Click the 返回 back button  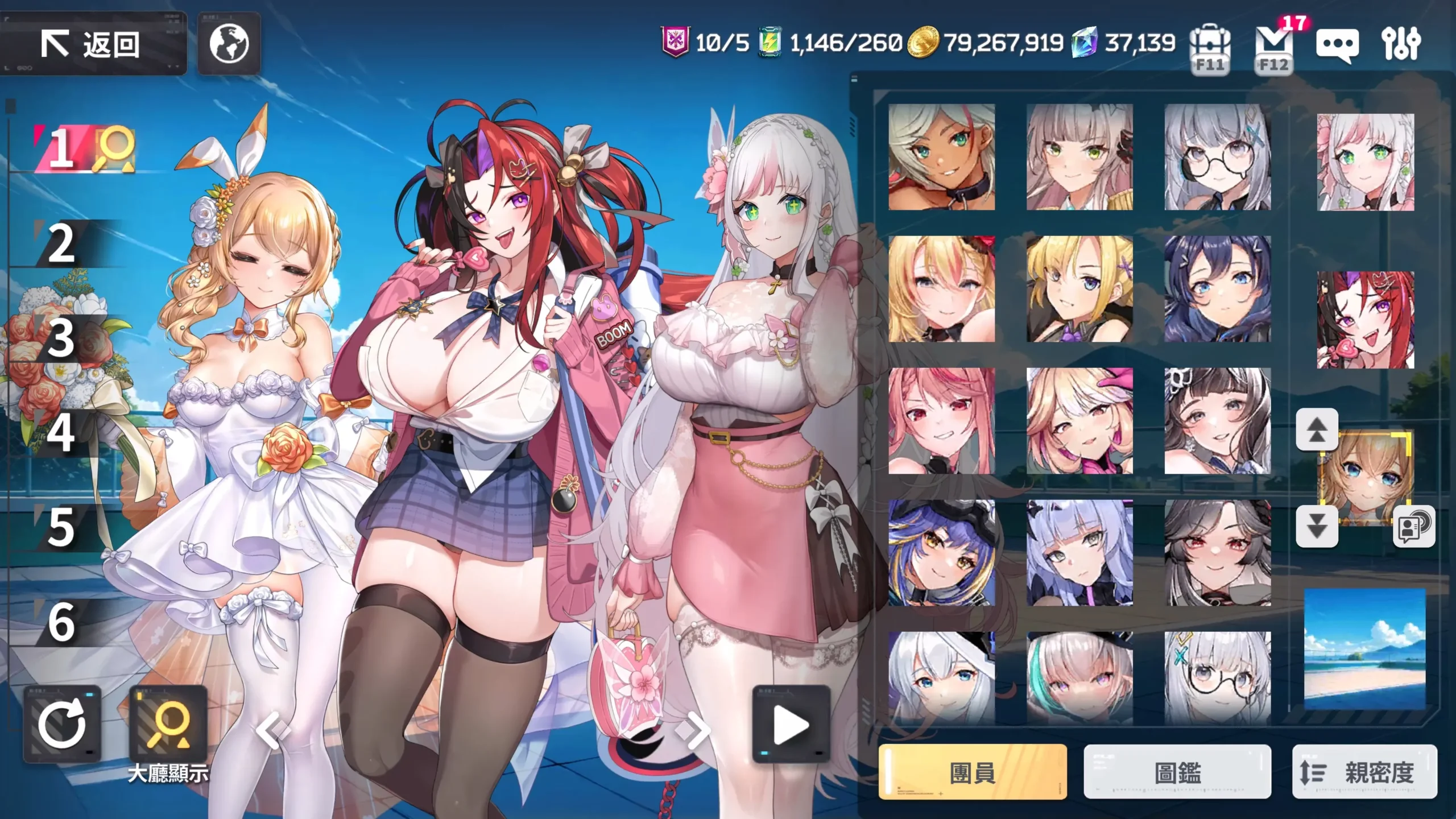(x=94, y=46)
